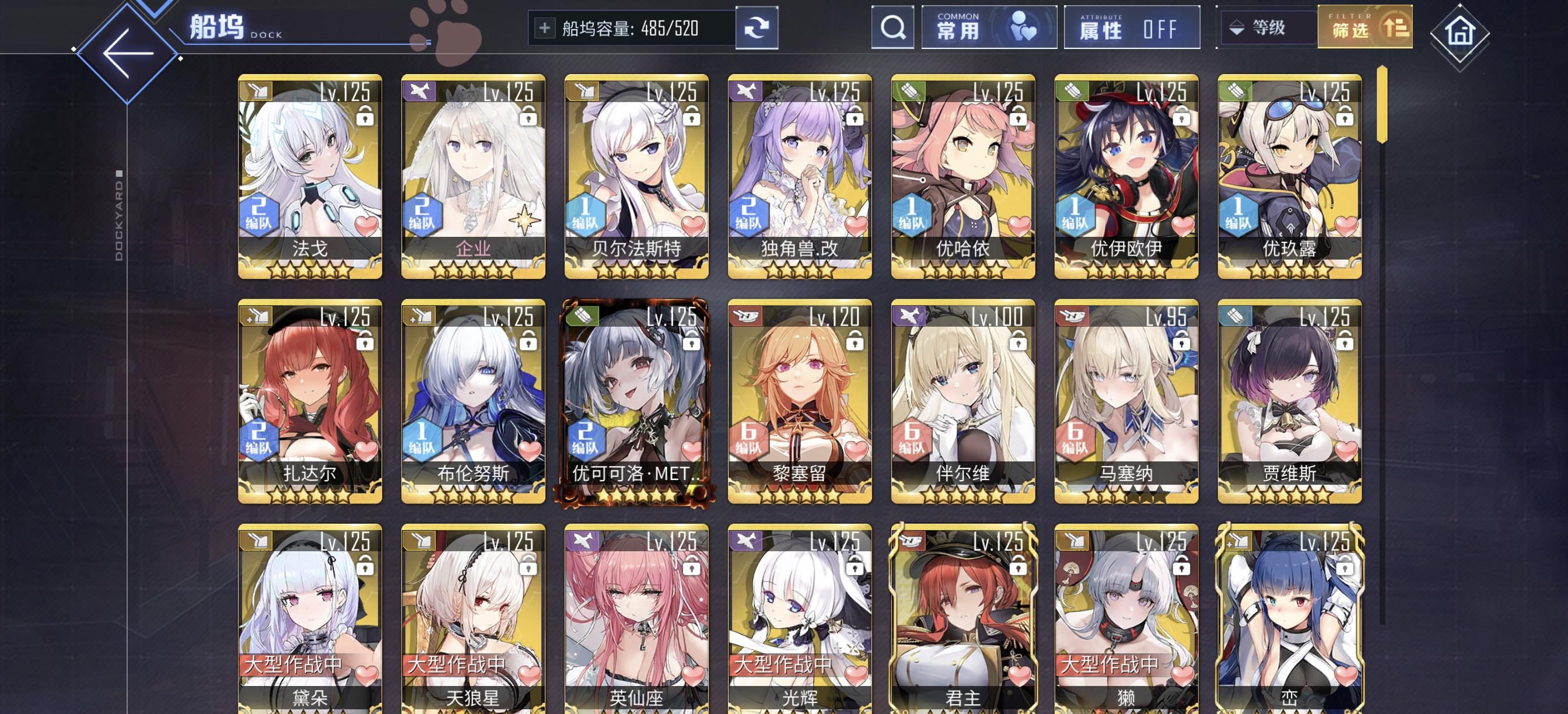Favorite 法戈 by clicking her heart icon
The width and height of the screenshot is (1568, 714).
[x=366, y=226]
